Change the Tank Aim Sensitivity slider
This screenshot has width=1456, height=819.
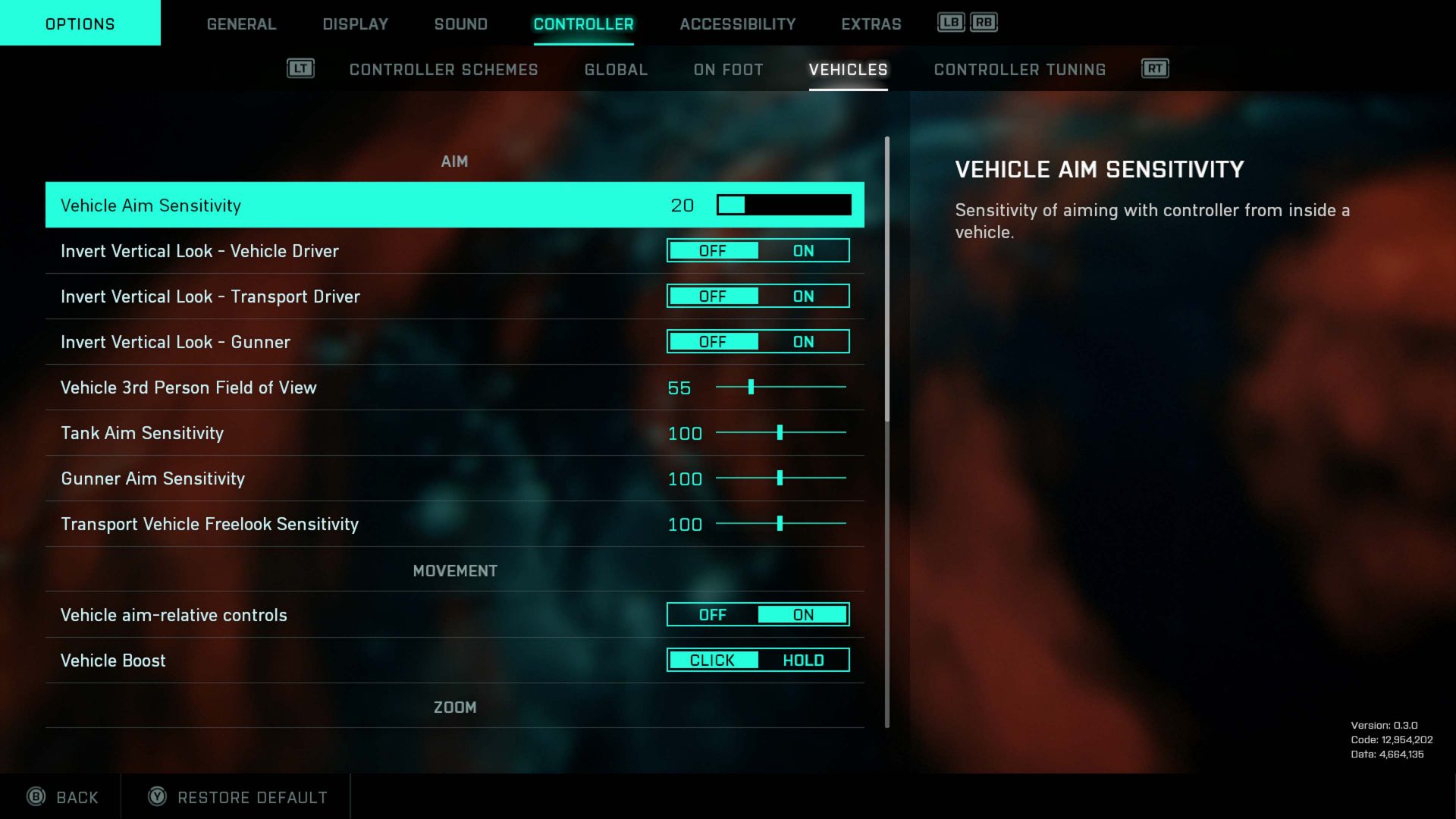click(780, 433)
